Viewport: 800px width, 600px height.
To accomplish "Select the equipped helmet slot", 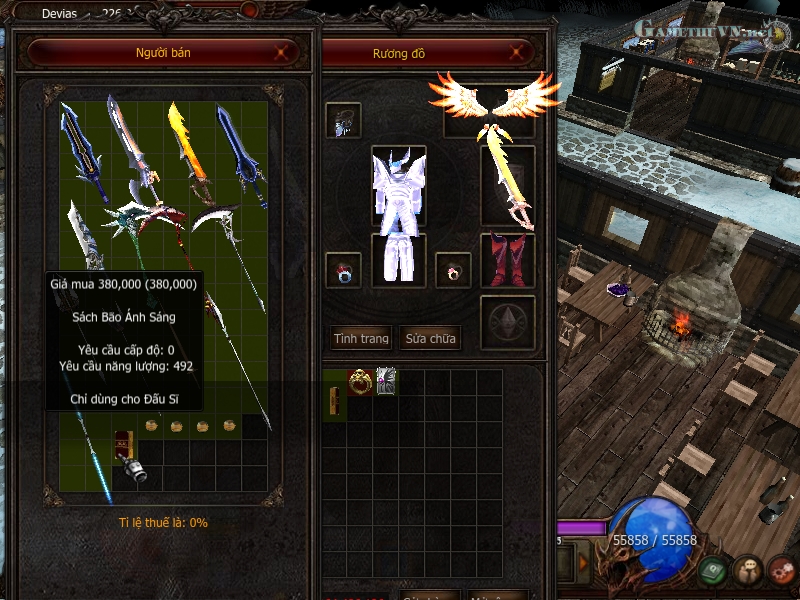I will pos(343,120).
